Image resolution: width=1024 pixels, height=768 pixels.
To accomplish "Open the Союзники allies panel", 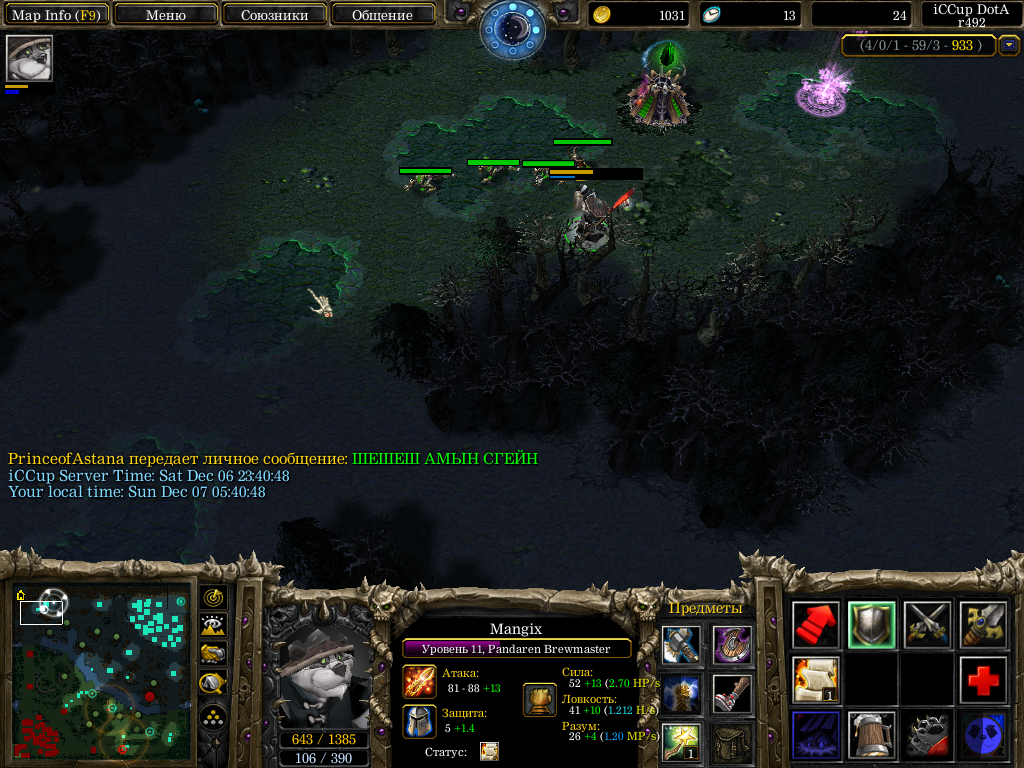I will click(274, 15).
